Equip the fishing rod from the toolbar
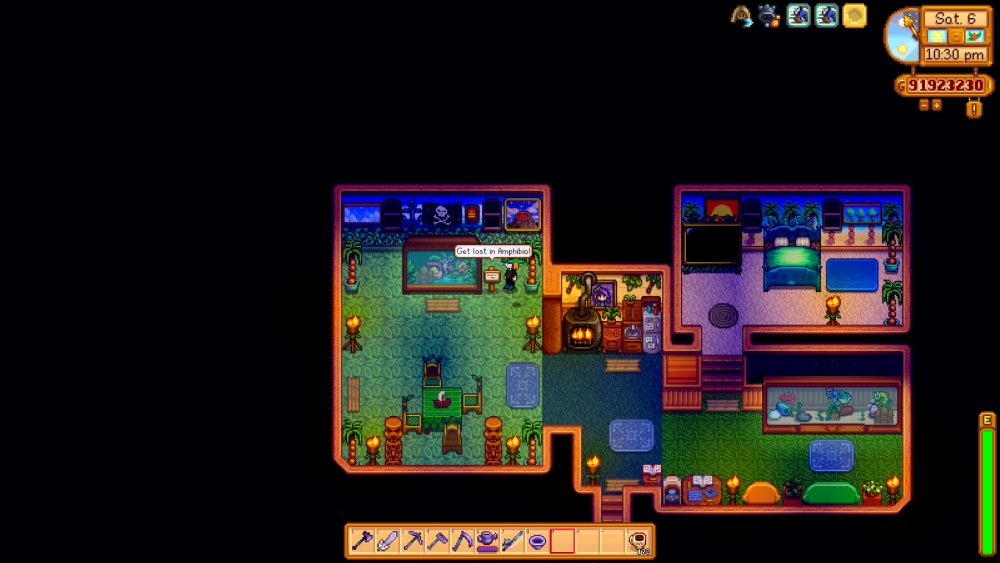Viewport: 1000px width, 563px height. click(x=512, y=541)
